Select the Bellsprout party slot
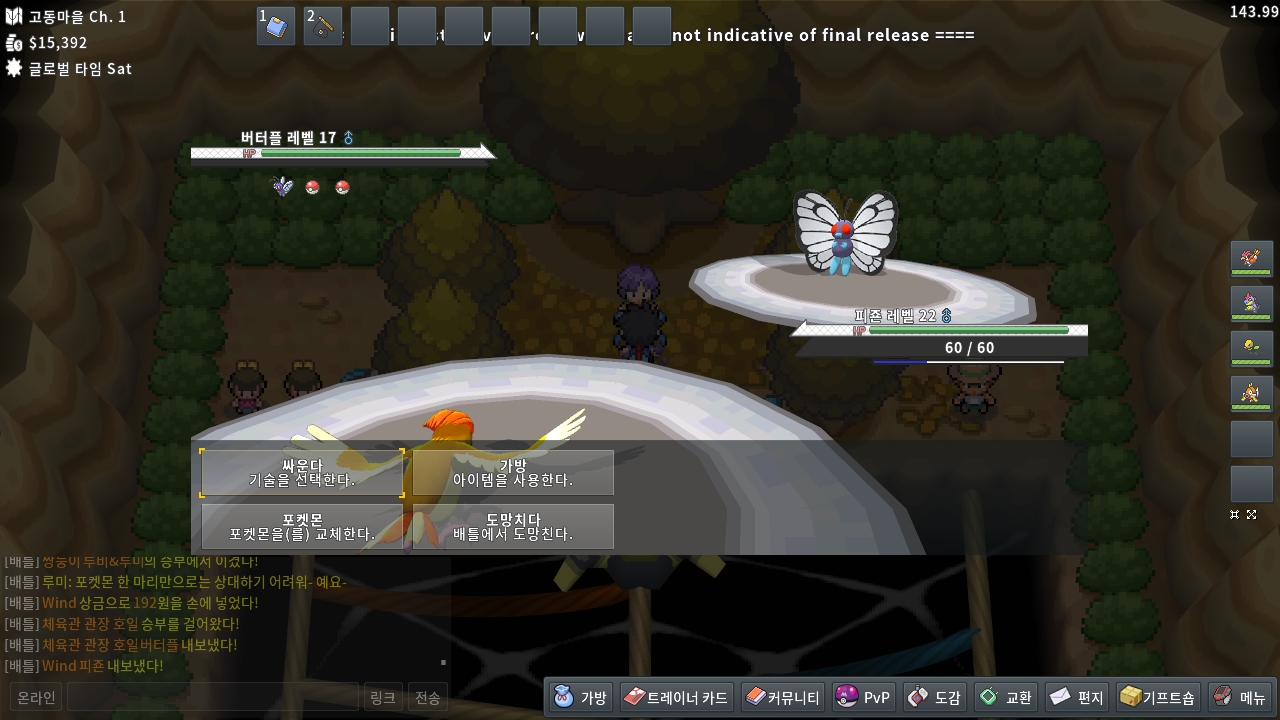Screen dimensions: 1280x720 click(x=1251, y=349)
